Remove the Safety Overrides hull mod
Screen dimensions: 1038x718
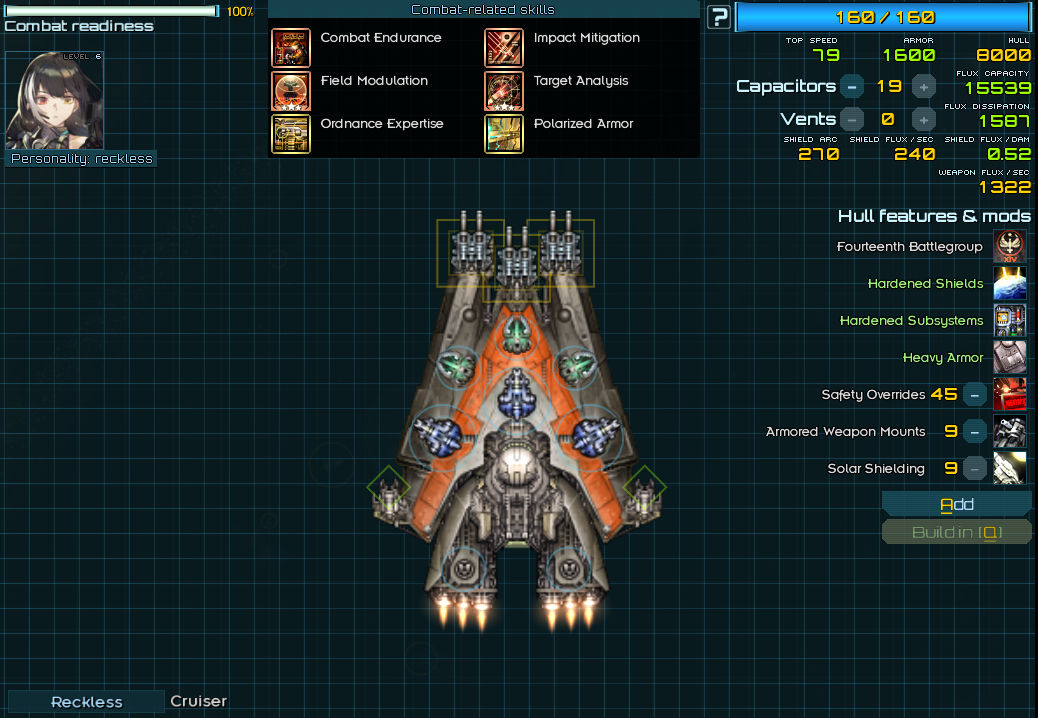pos(975,395)
